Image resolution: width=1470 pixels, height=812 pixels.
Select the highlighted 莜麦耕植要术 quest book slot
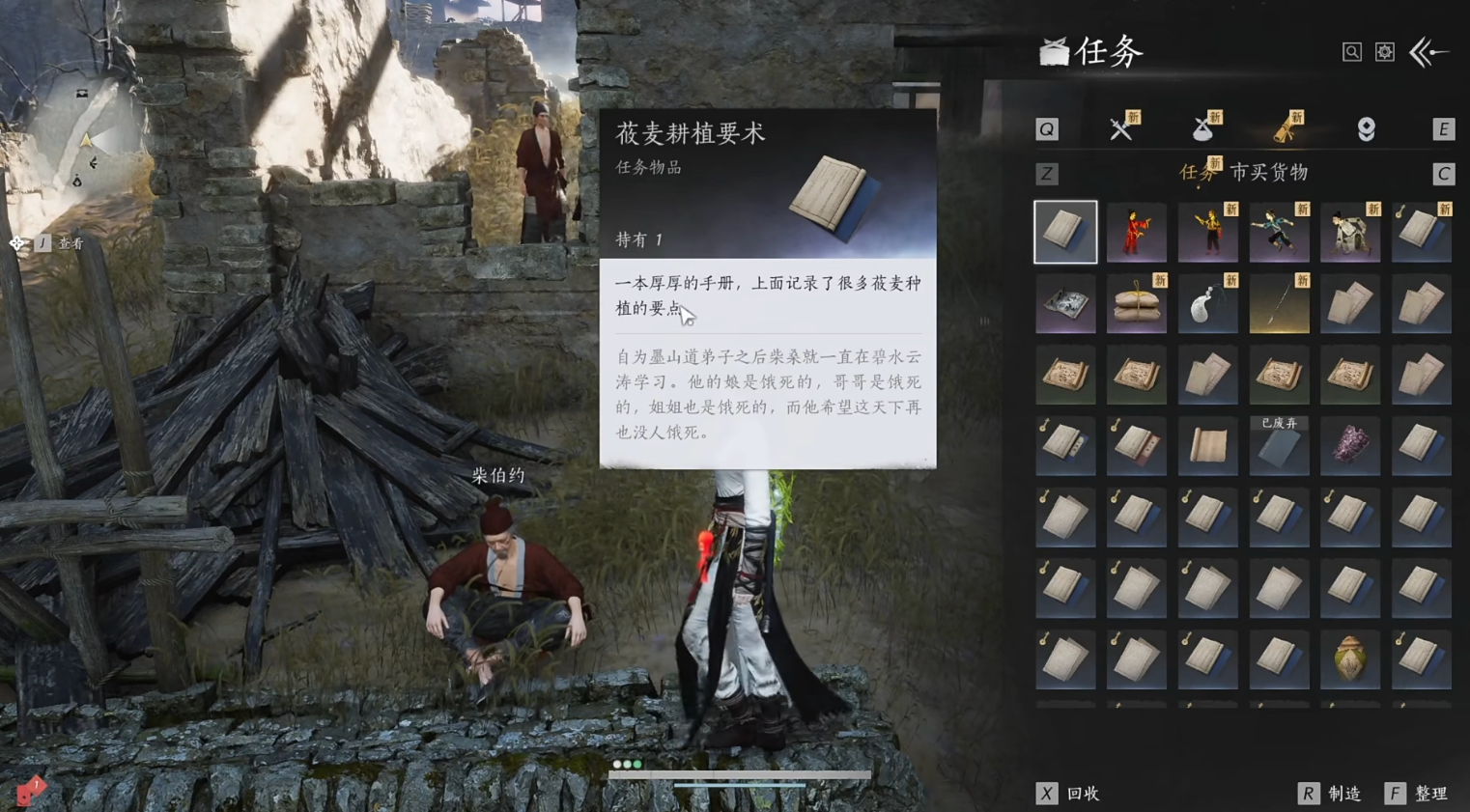click(1065, 232)
